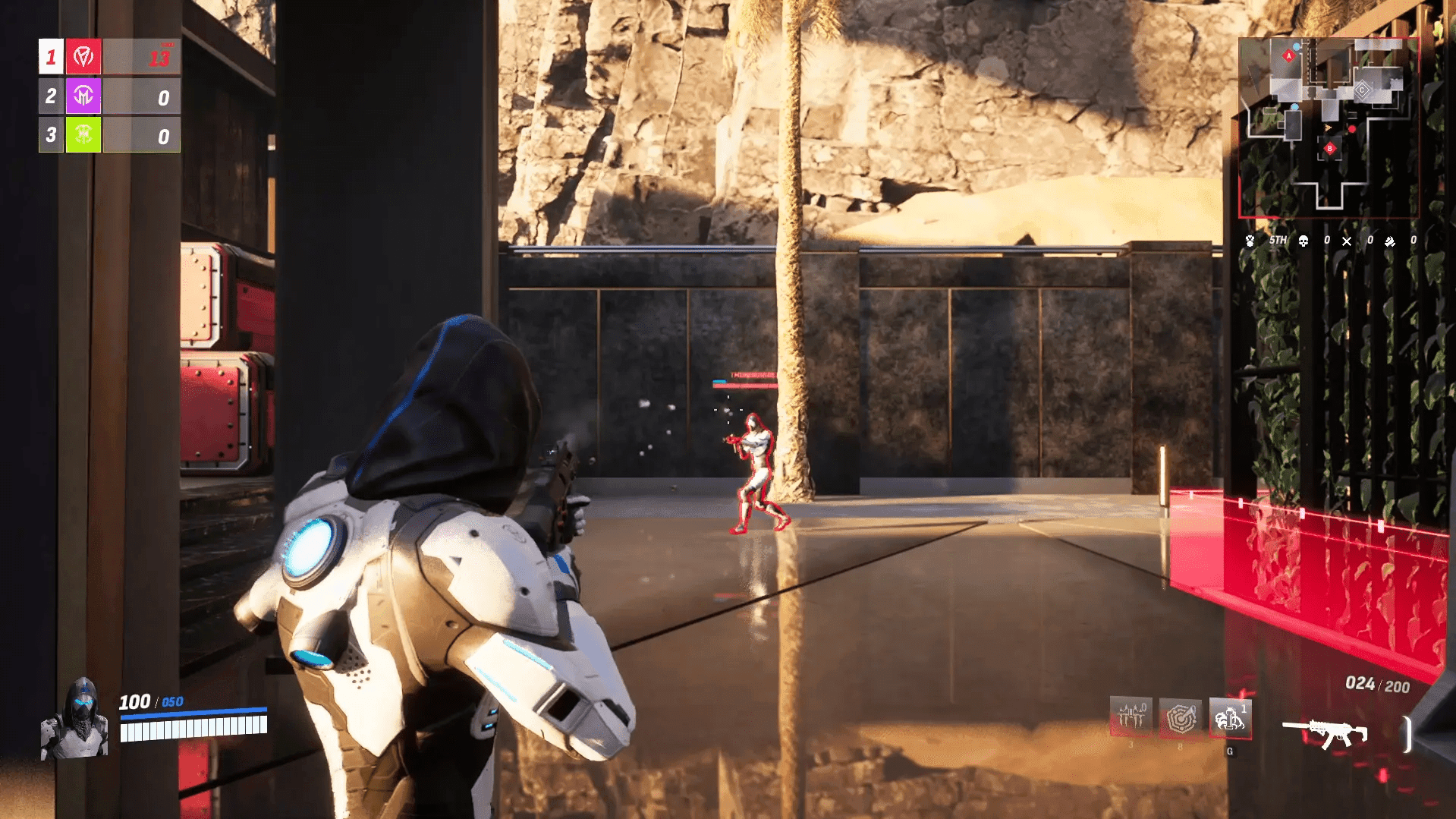Click the skull kills icon below the minimap
Viewport: 1456px width, 819px height.
tap(1302, 241)
